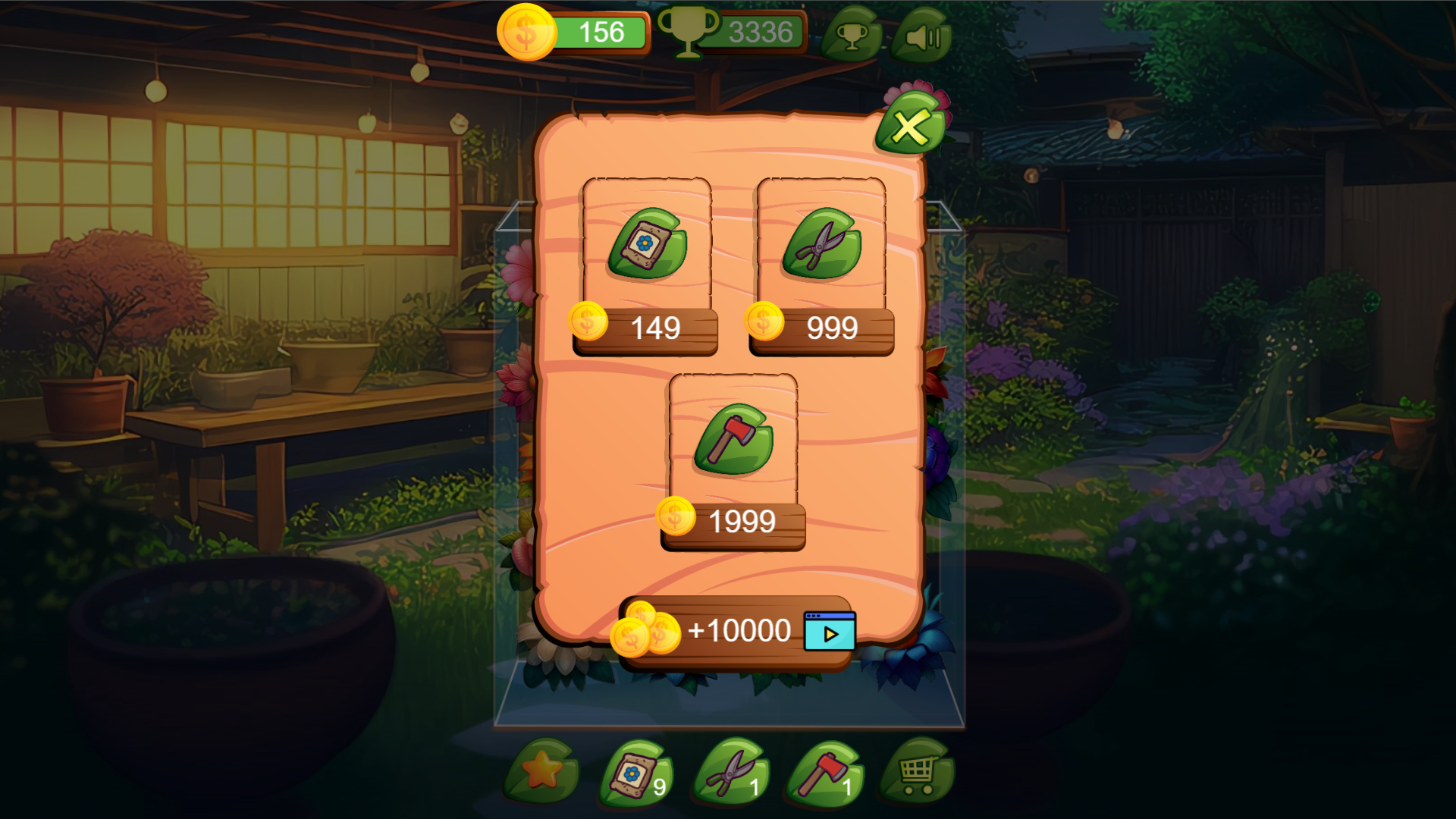Image resolution: width=1456 pixels, height=819 pixels.
Task: Select the axe tool icon in bottom bar
Action: 826,771
